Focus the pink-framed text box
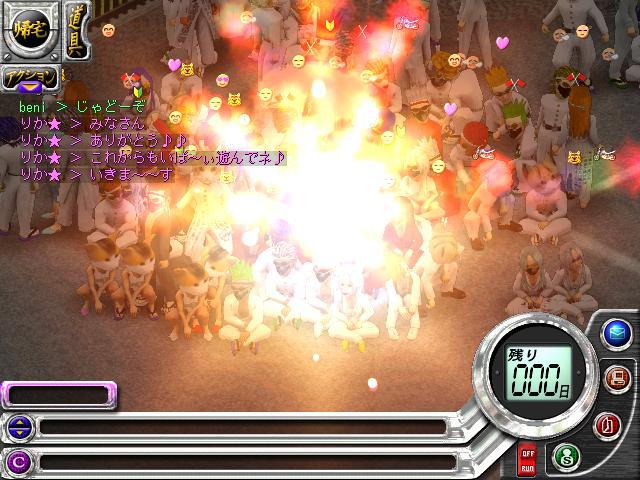The height and width of the screenshot is (480, 640). point(46,395)
